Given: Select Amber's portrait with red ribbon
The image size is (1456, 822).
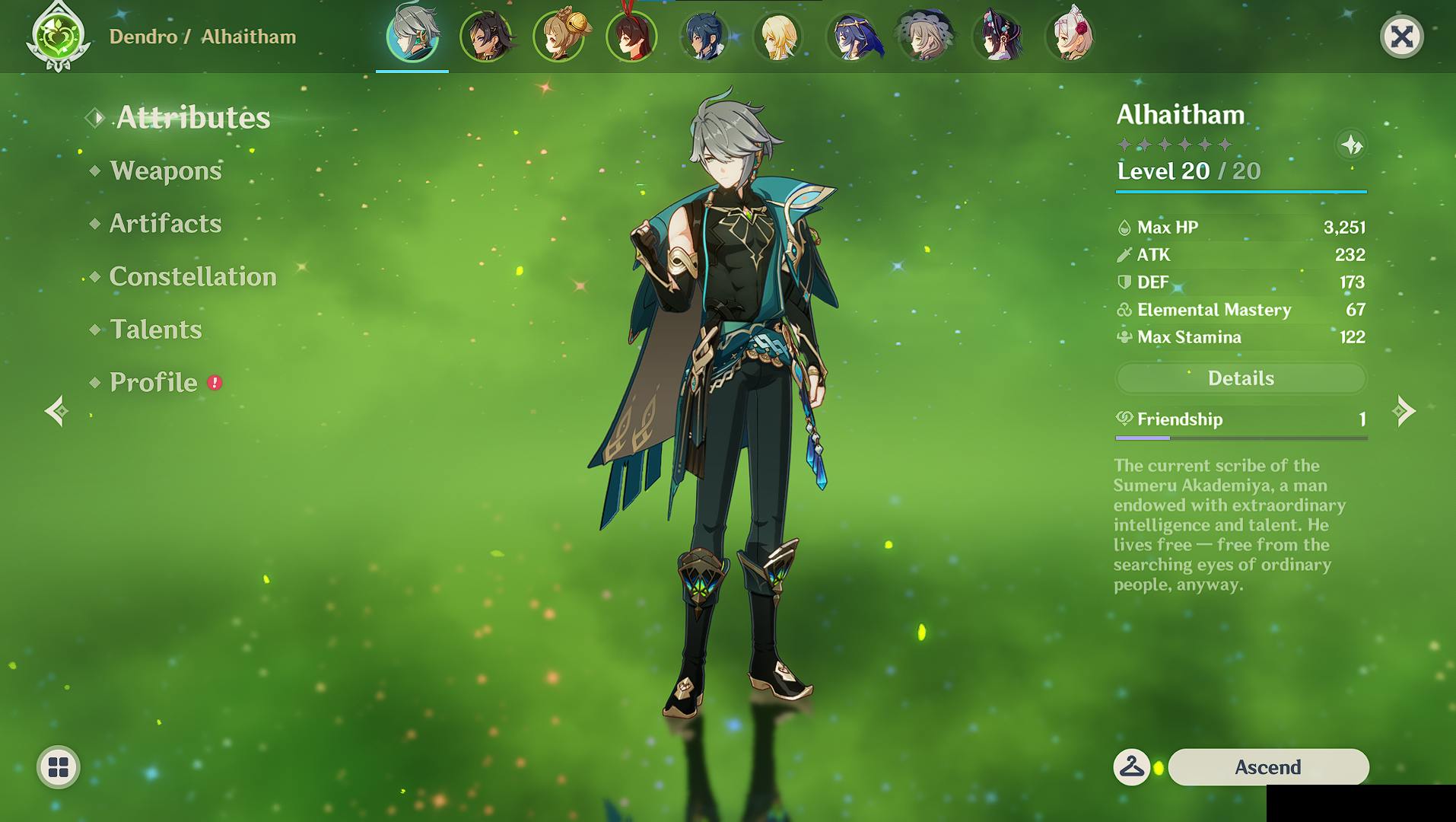Looking at the screenshot, I should [631, 37].
